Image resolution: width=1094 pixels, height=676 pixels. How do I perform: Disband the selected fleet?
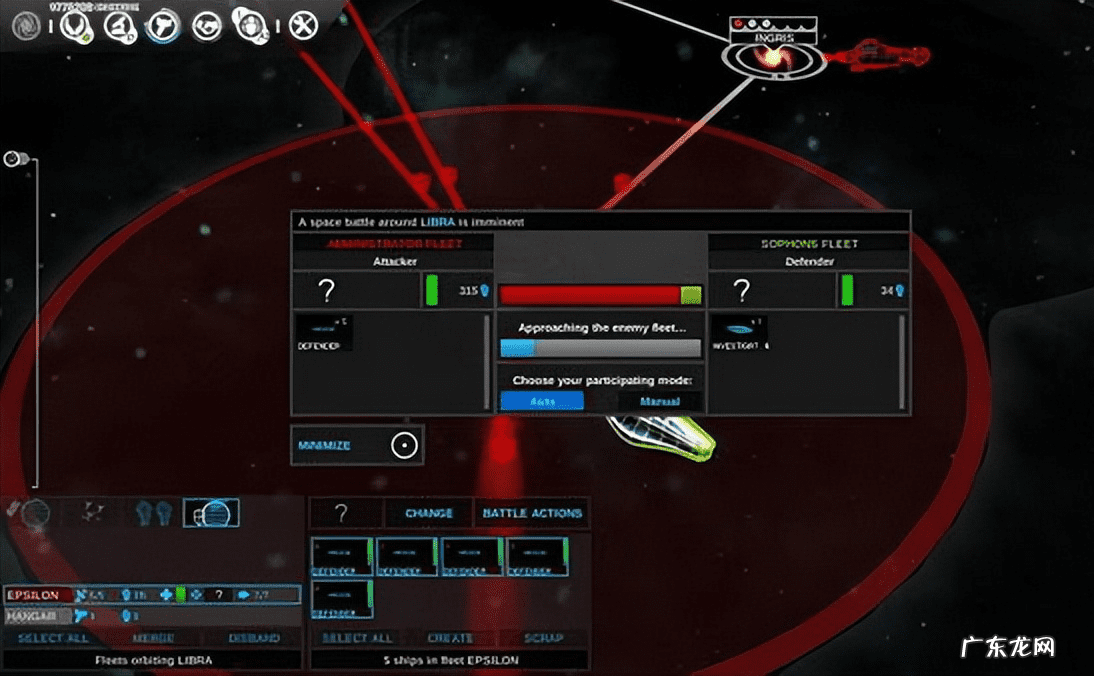tap(253, 638)
